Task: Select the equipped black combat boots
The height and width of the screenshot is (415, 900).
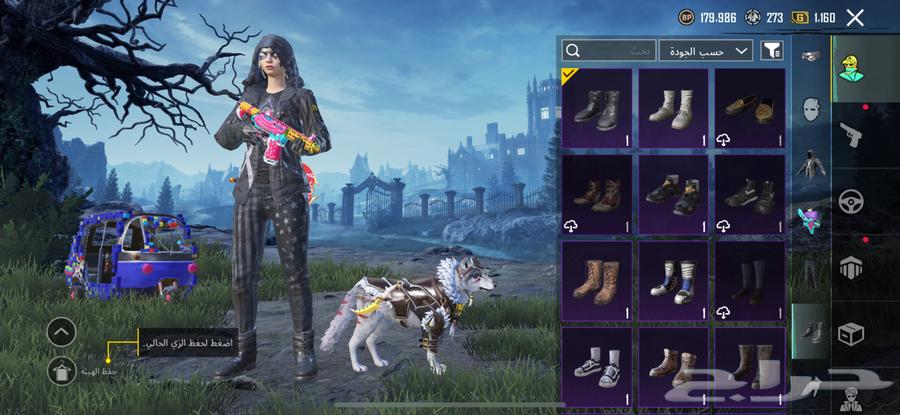Action: pyautogui.click(x=597, y=108)
